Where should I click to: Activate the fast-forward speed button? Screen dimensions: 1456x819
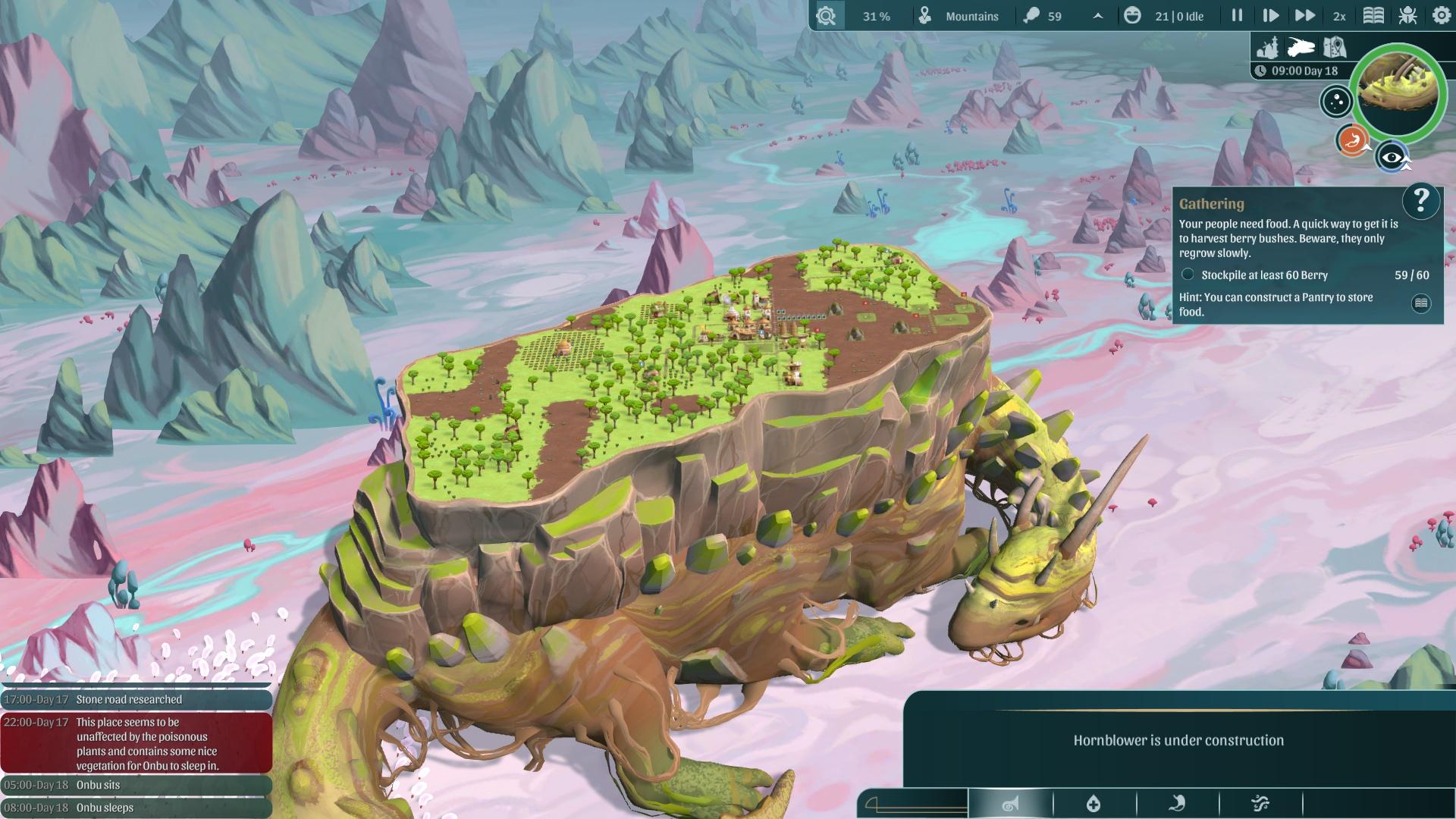(1304, 15)
